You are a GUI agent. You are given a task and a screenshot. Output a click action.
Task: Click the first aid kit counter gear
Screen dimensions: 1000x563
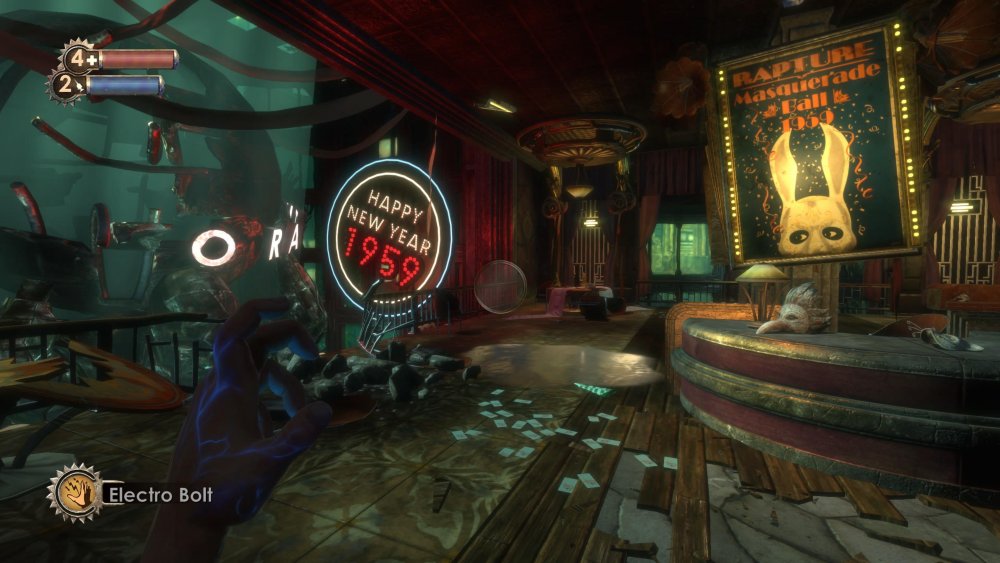[76, 58]
